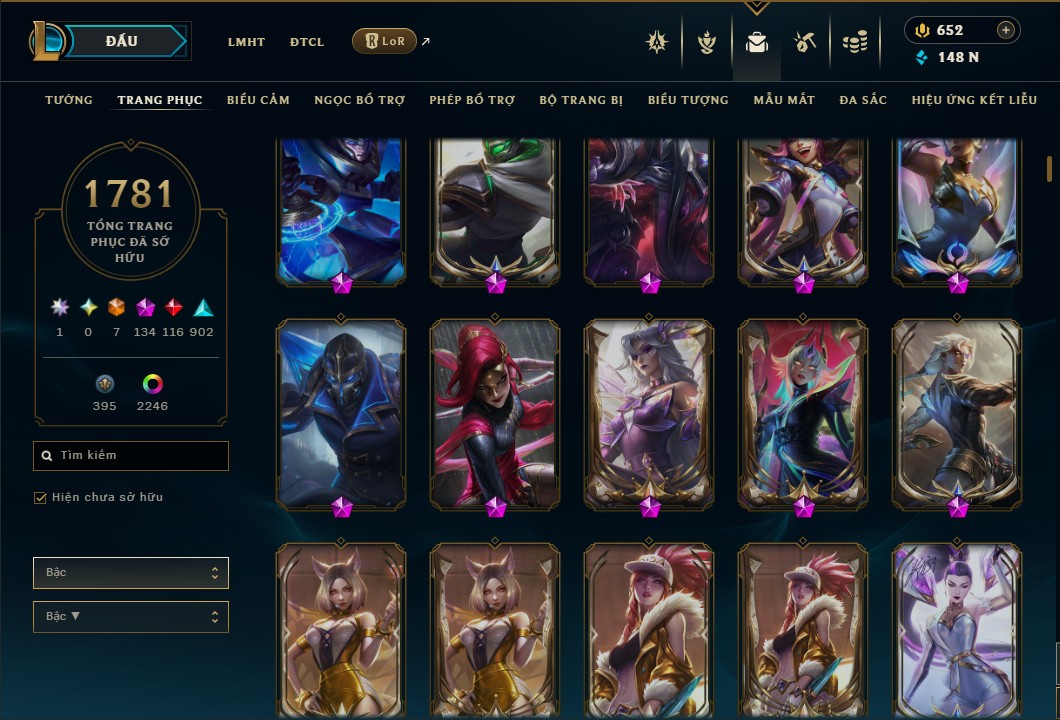The height and width of the screenshot is (720, 1060).
Task: Select the red-haired masked skin card
Action: [x=496, y=413]
